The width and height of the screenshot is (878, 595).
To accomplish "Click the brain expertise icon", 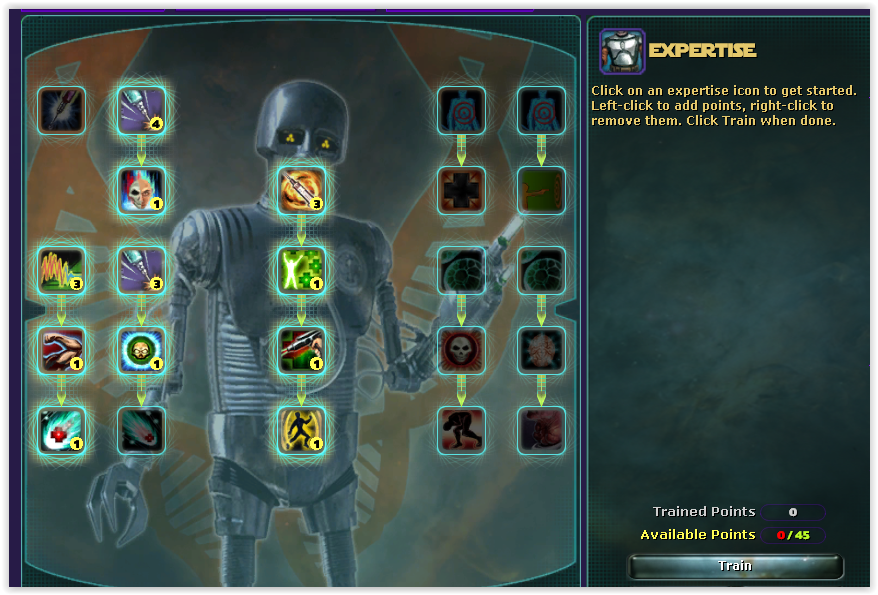I will [541, 350].
